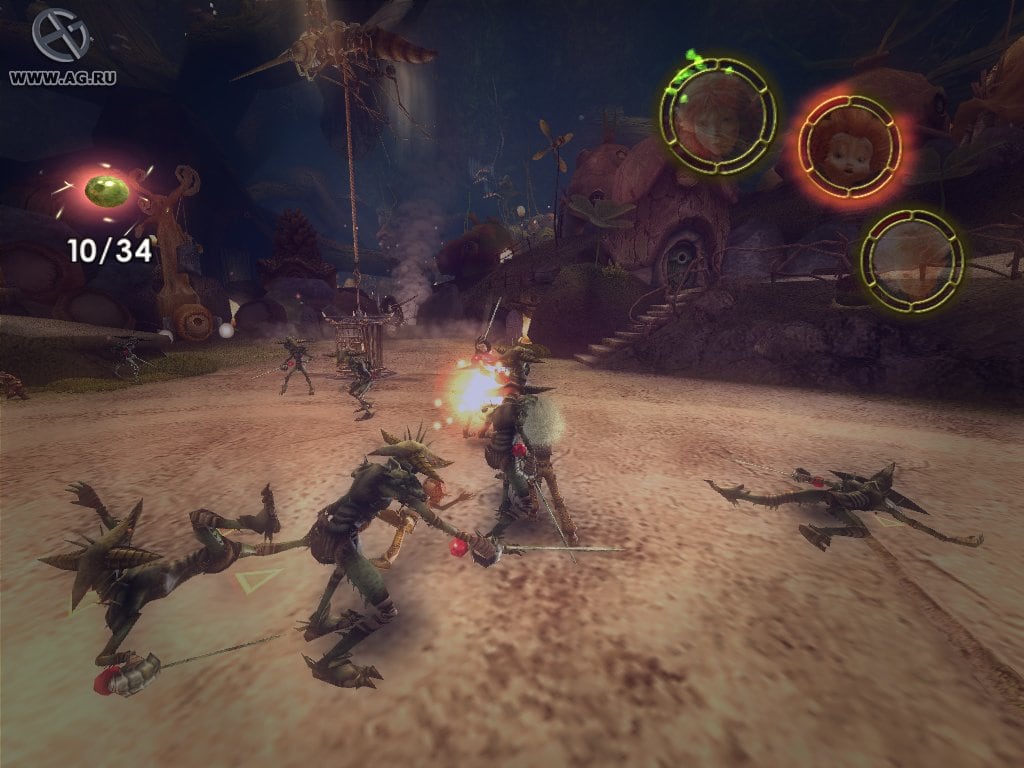
Task: Switch to the red-glowing character portrait
Action: [849, 146]
